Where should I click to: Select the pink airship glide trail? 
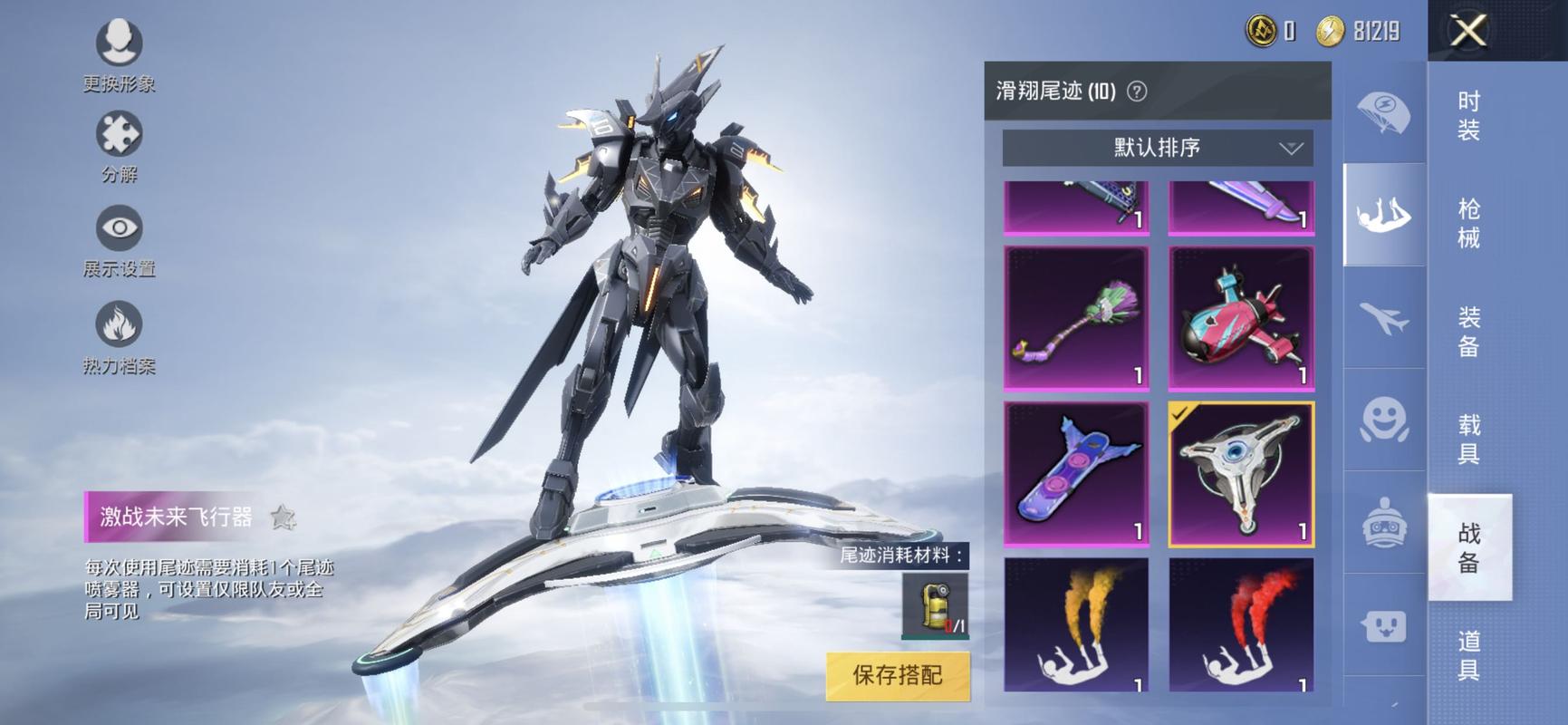1240,317
